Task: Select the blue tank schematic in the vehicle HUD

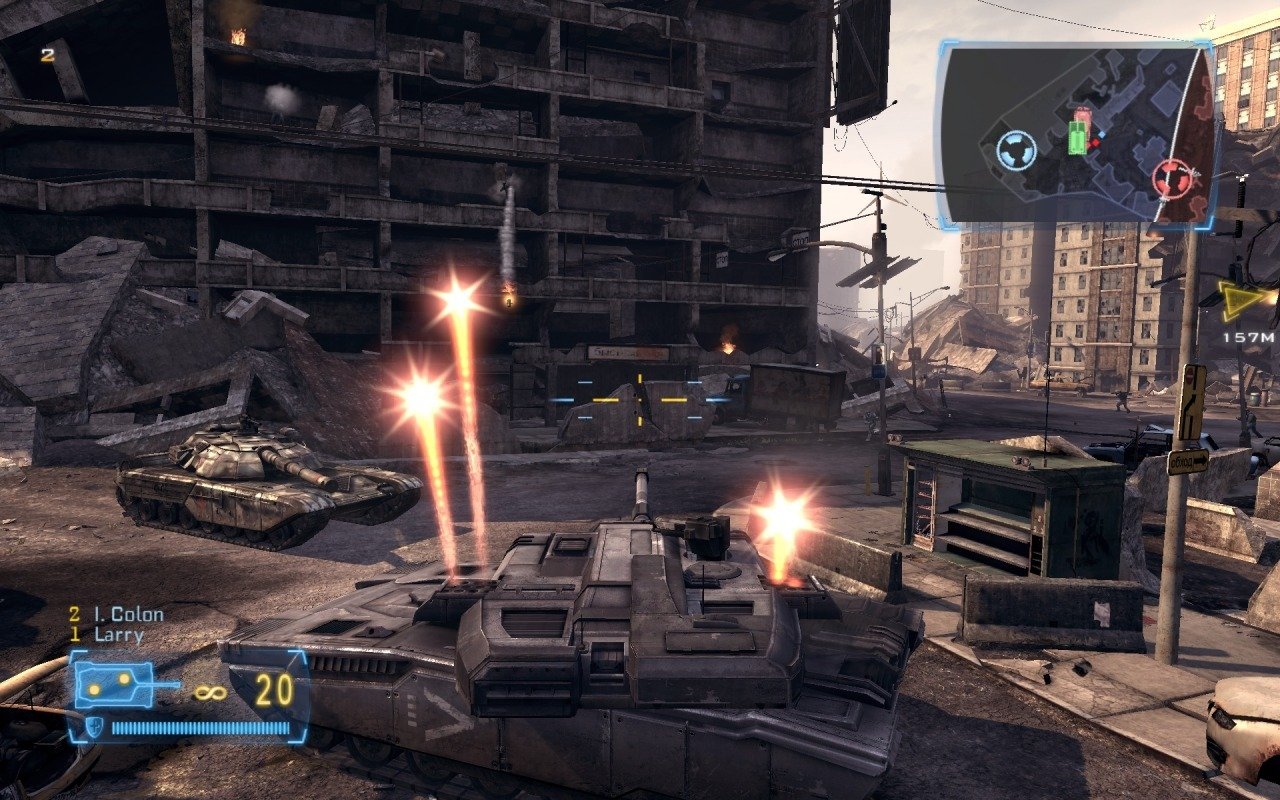Action: [114, 684]
